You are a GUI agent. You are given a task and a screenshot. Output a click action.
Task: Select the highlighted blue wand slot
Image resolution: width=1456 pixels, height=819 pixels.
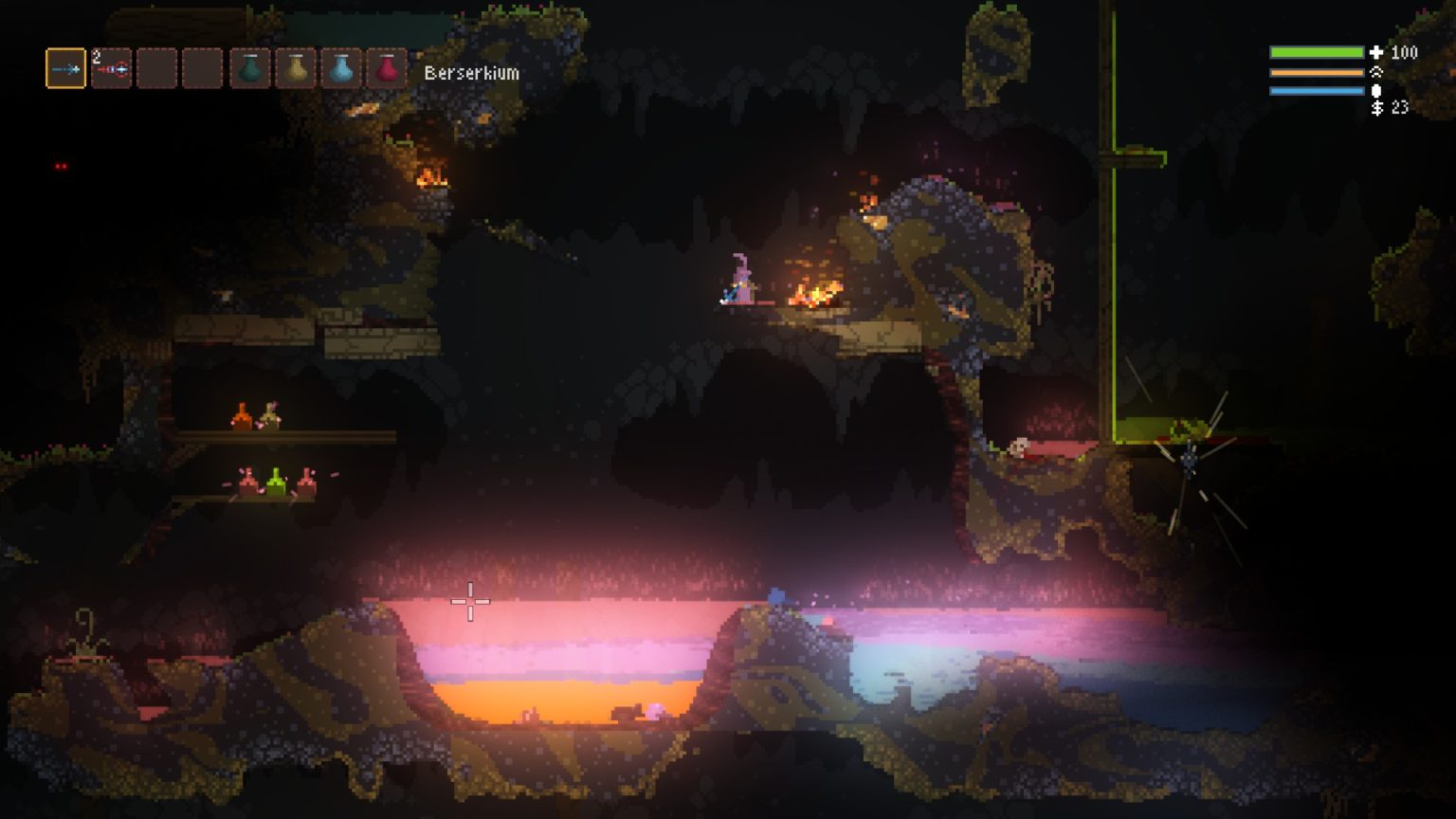pos(65,69)
